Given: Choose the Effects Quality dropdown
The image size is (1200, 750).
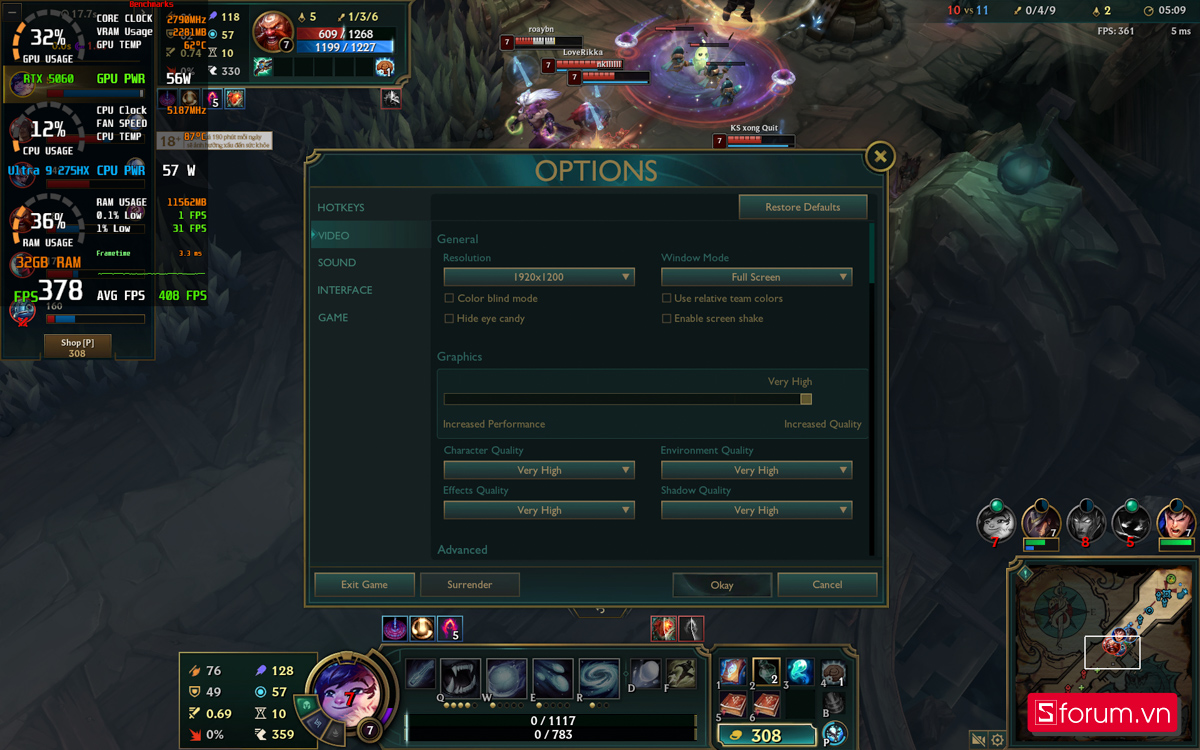Looking at the screenshot, I should pyautogui.click(x=539, y=510).
